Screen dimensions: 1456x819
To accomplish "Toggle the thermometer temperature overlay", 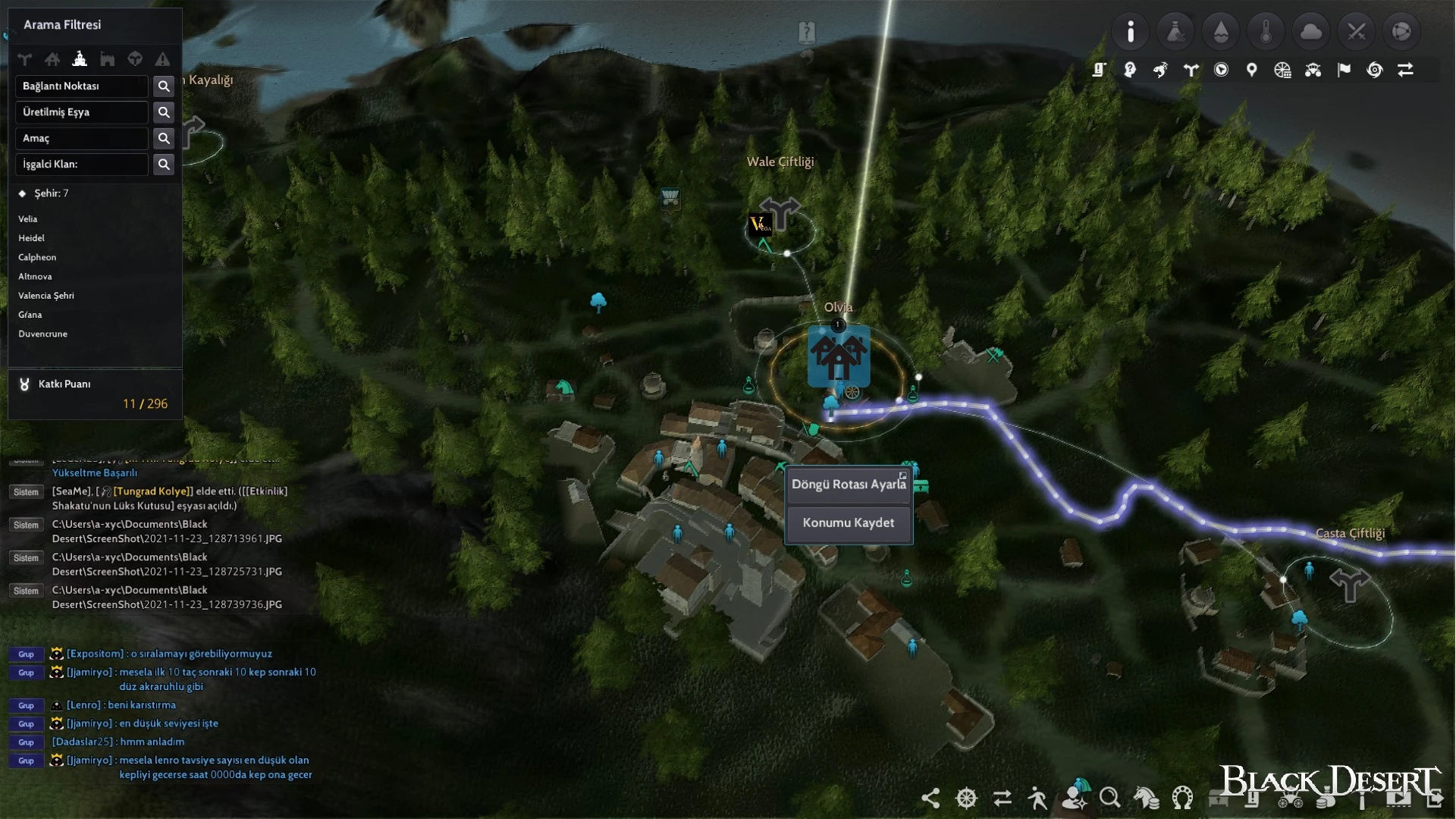I will (x=1266, y=32).
